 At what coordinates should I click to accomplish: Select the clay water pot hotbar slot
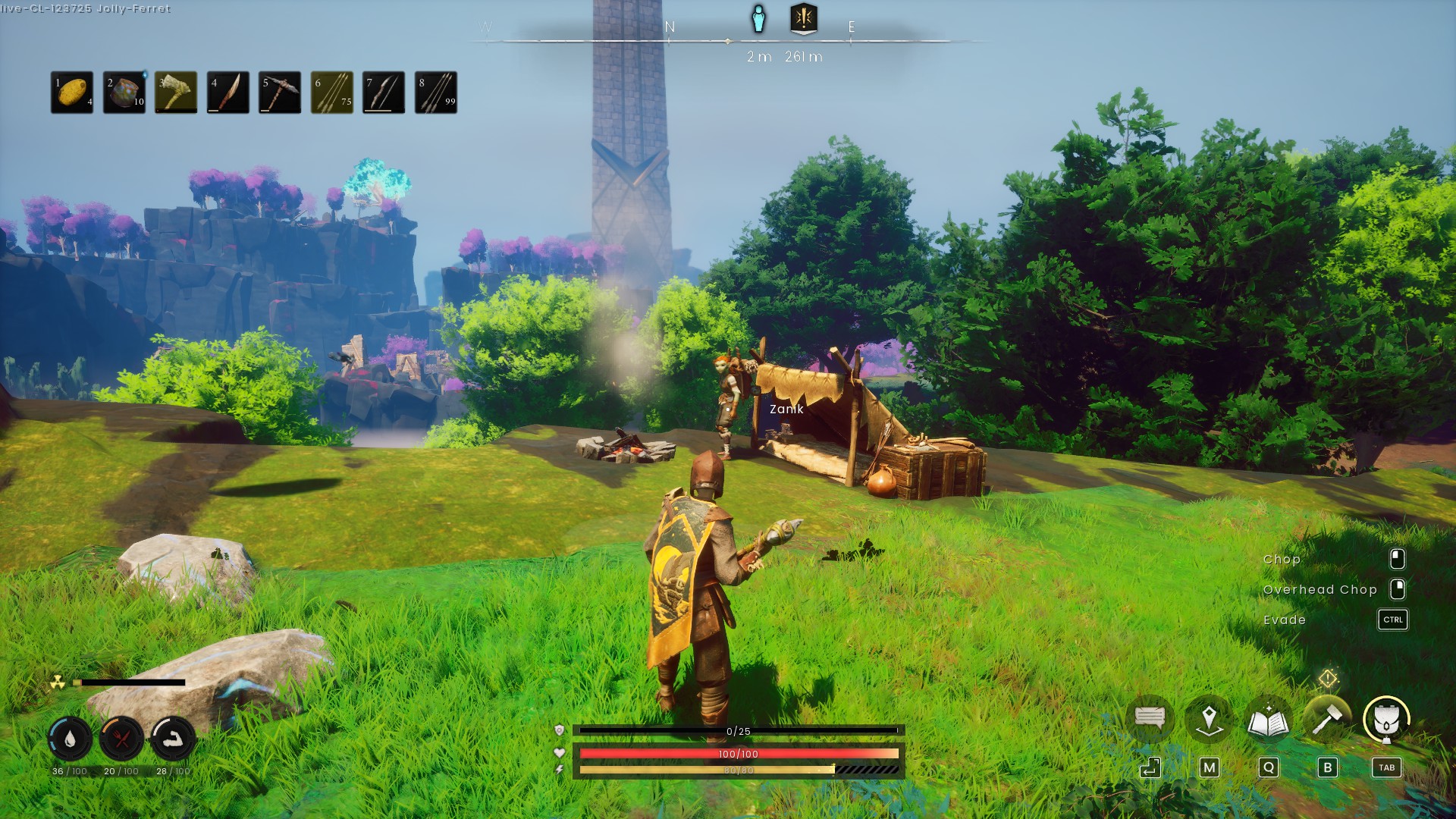[x=124, y=93]
